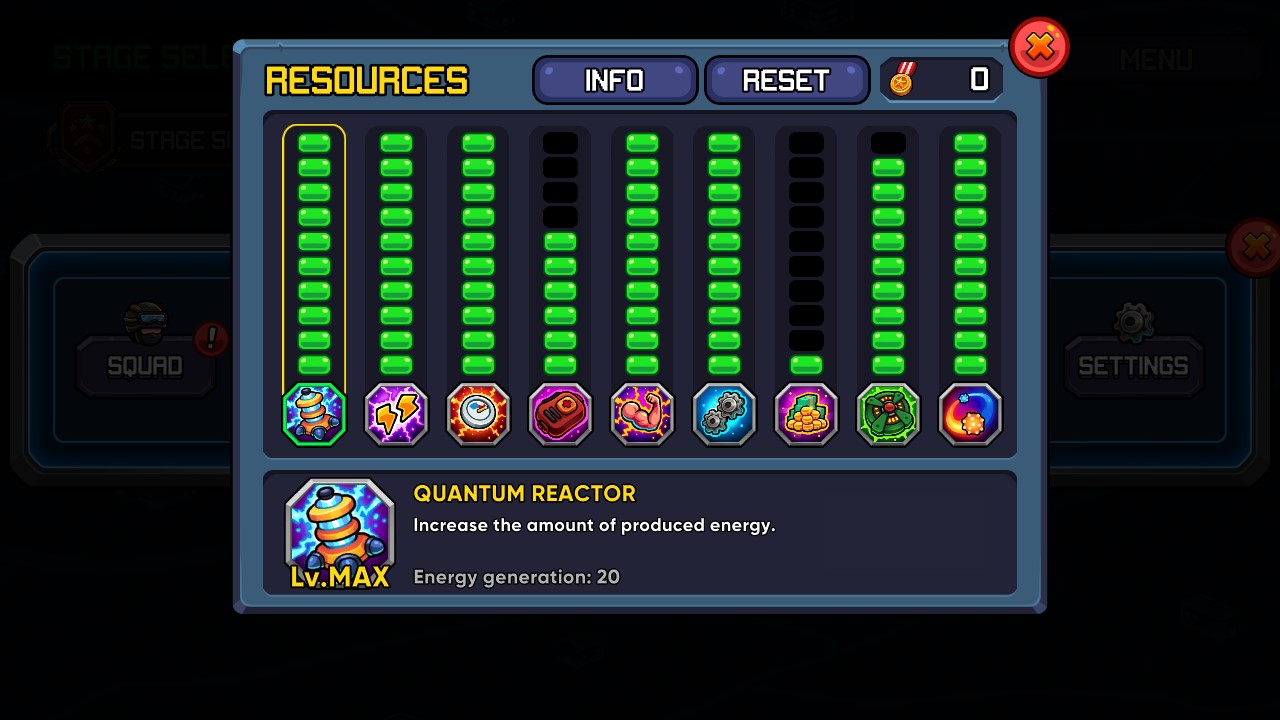The width and height of the screenshot is (1280, 720).
Task: Open the SQUAD screen
Action: tap(145, 366)
